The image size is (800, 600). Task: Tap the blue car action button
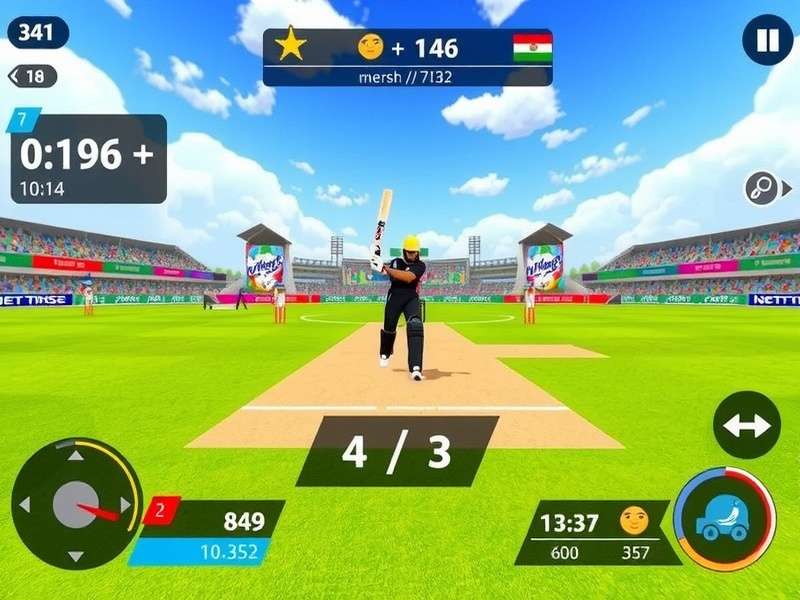click(x=724, y=519)
